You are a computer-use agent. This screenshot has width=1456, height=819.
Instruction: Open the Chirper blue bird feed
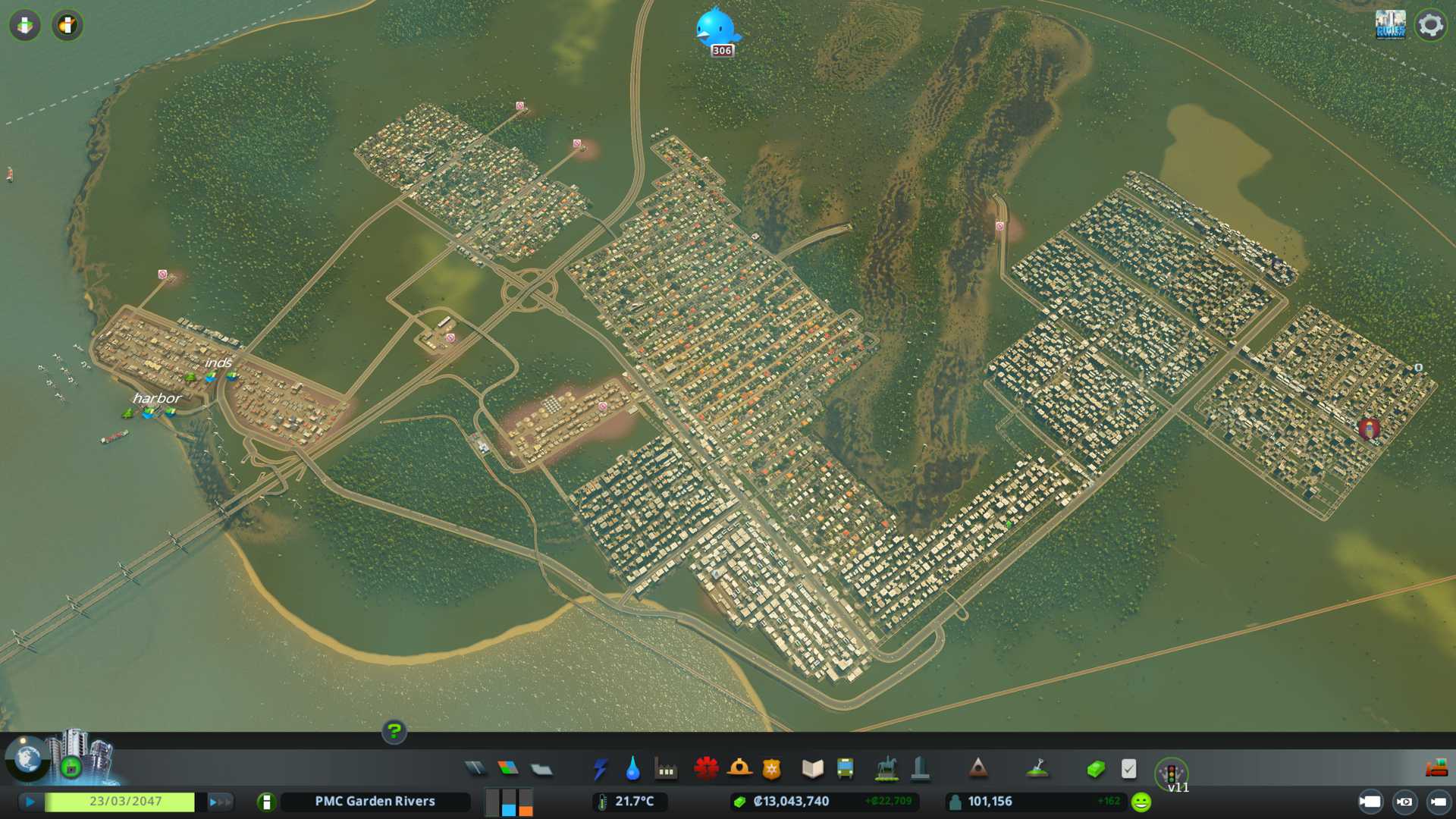[x=715, y=29]
